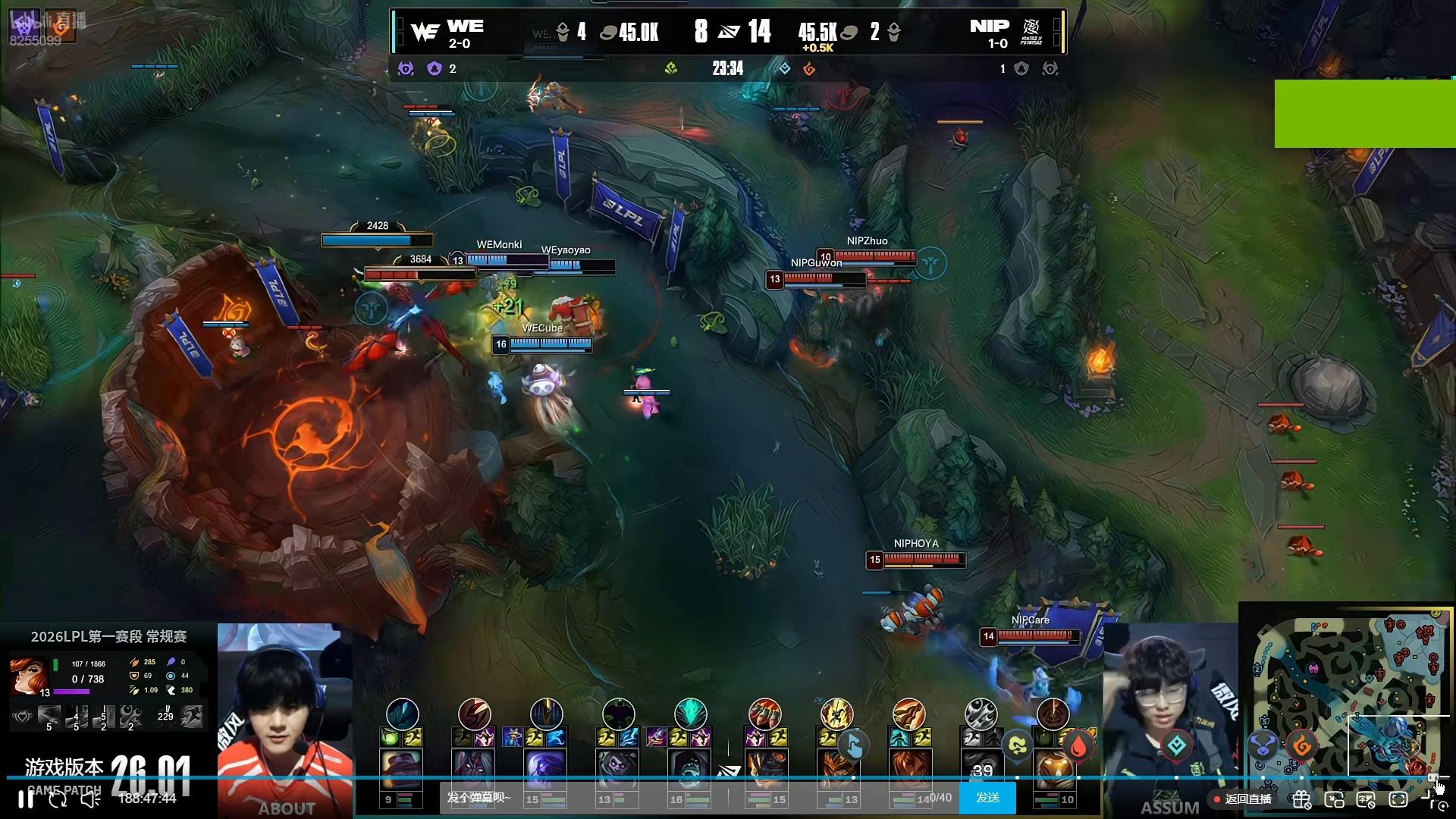Select the level 10 champion portrait
This screenshot has height=819, width=1456.
click(1053, 768)
